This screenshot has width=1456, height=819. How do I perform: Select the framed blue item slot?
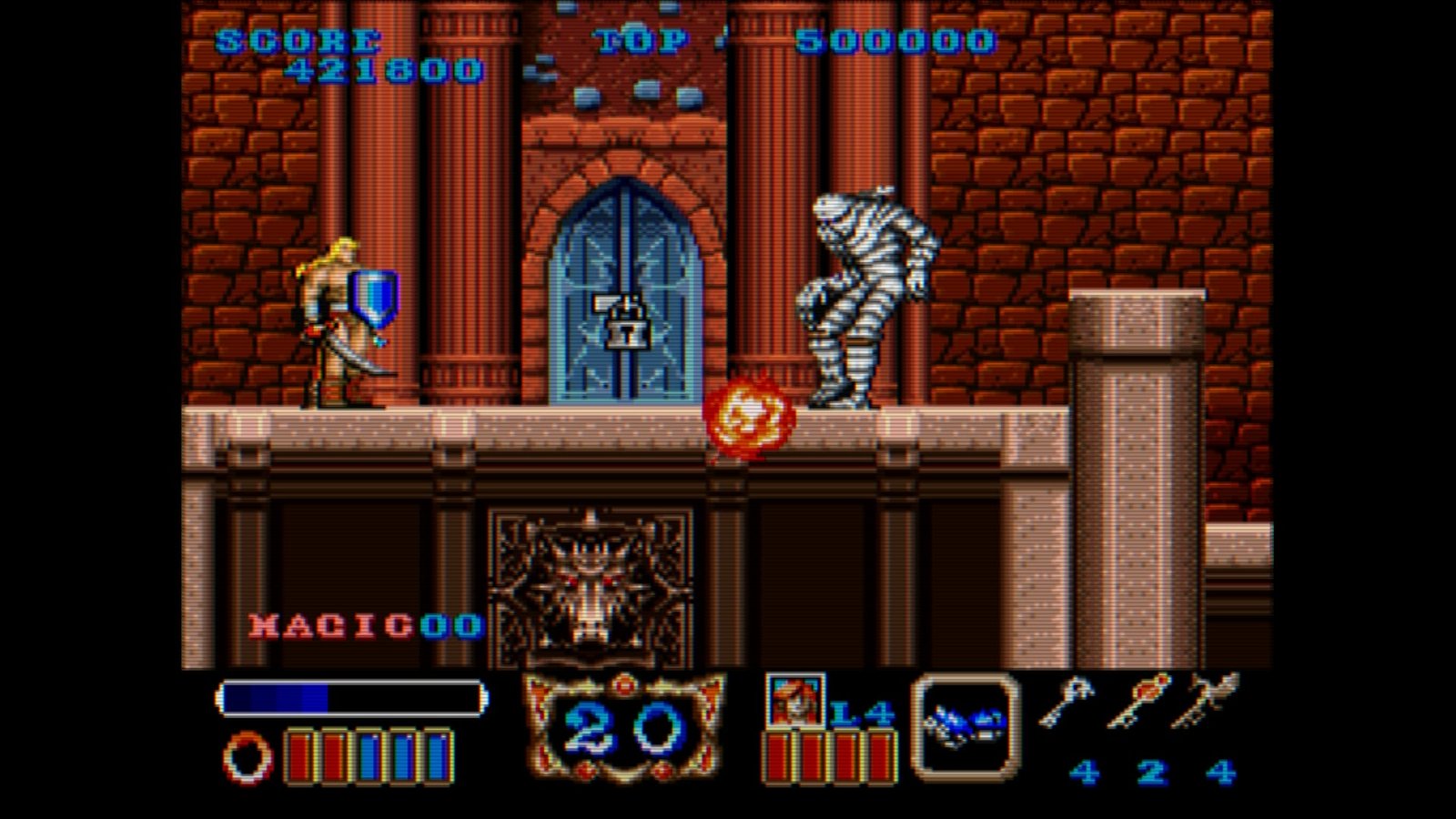966,724
